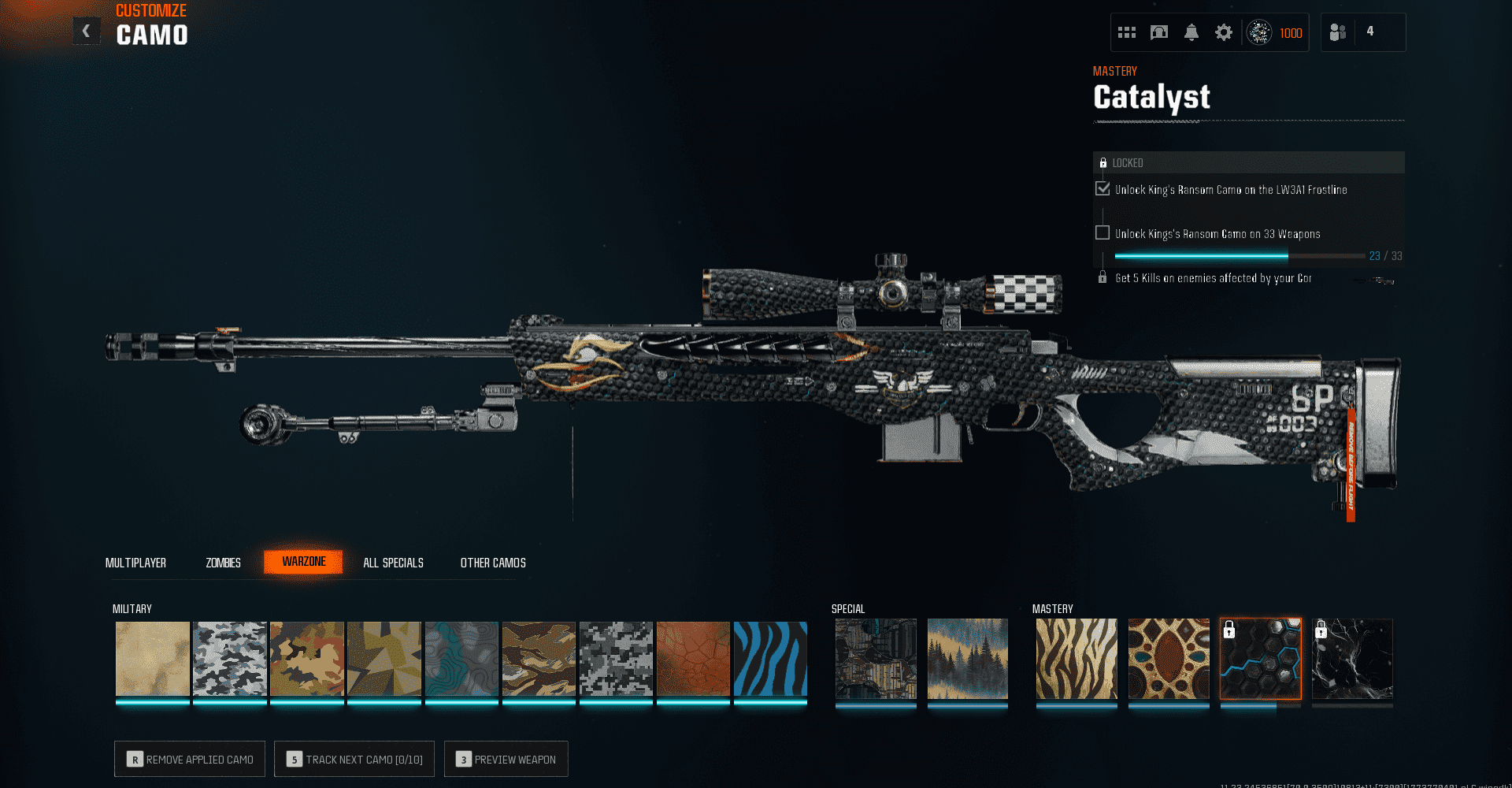Open the grid menu icon

(1127, 32)
